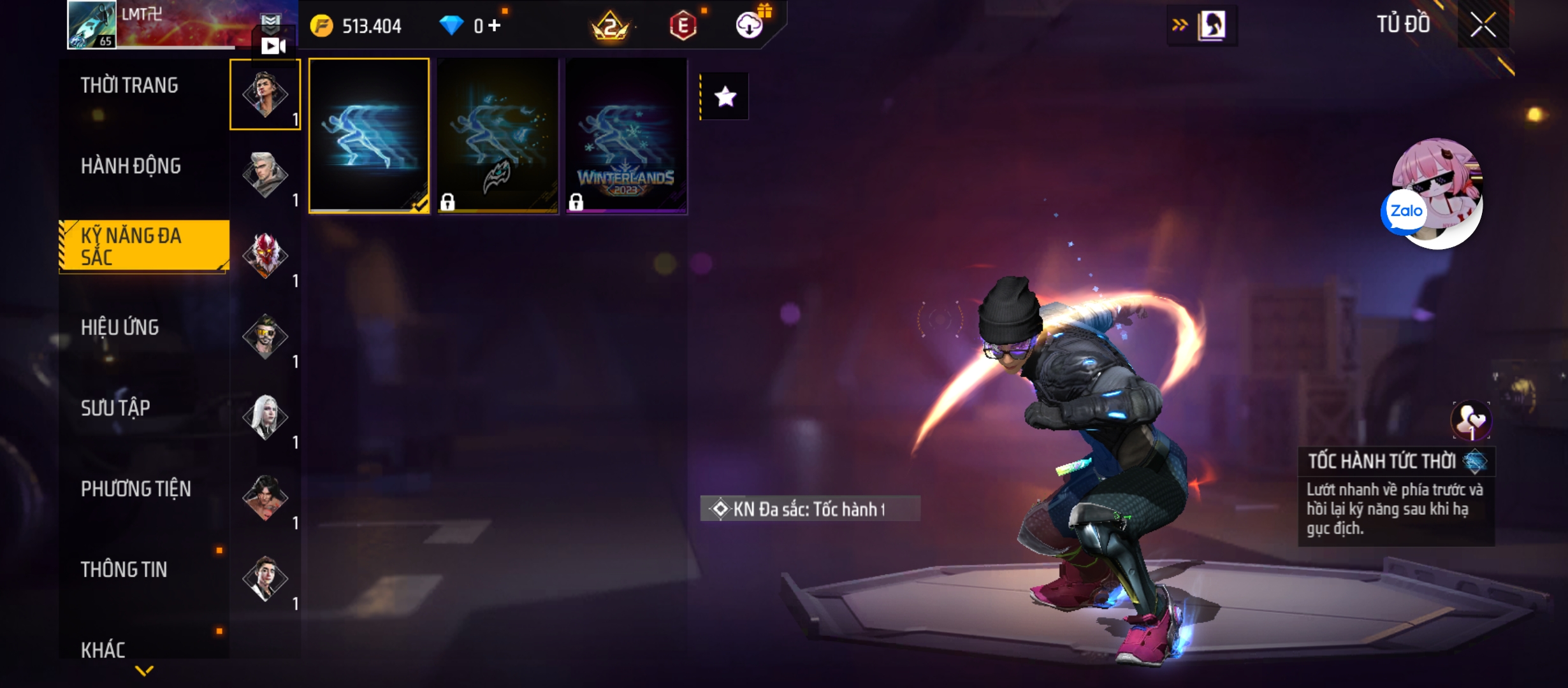Image resolution: width=1568 pixels, height=688 pixels.
Task: Select the white-haired female character portrait
Action: [265, 417]
